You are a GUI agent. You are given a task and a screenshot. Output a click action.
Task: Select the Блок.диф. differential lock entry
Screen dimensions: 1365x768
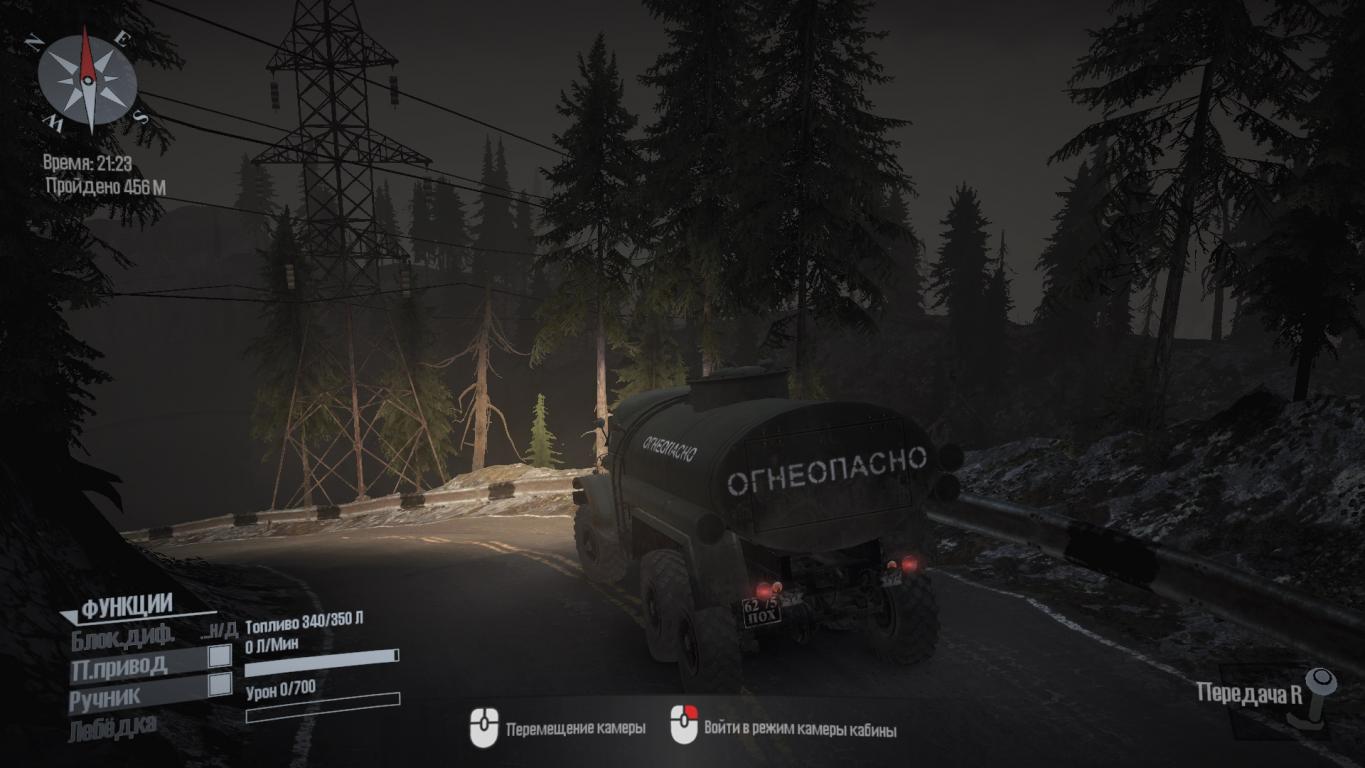tap(123, 634)
